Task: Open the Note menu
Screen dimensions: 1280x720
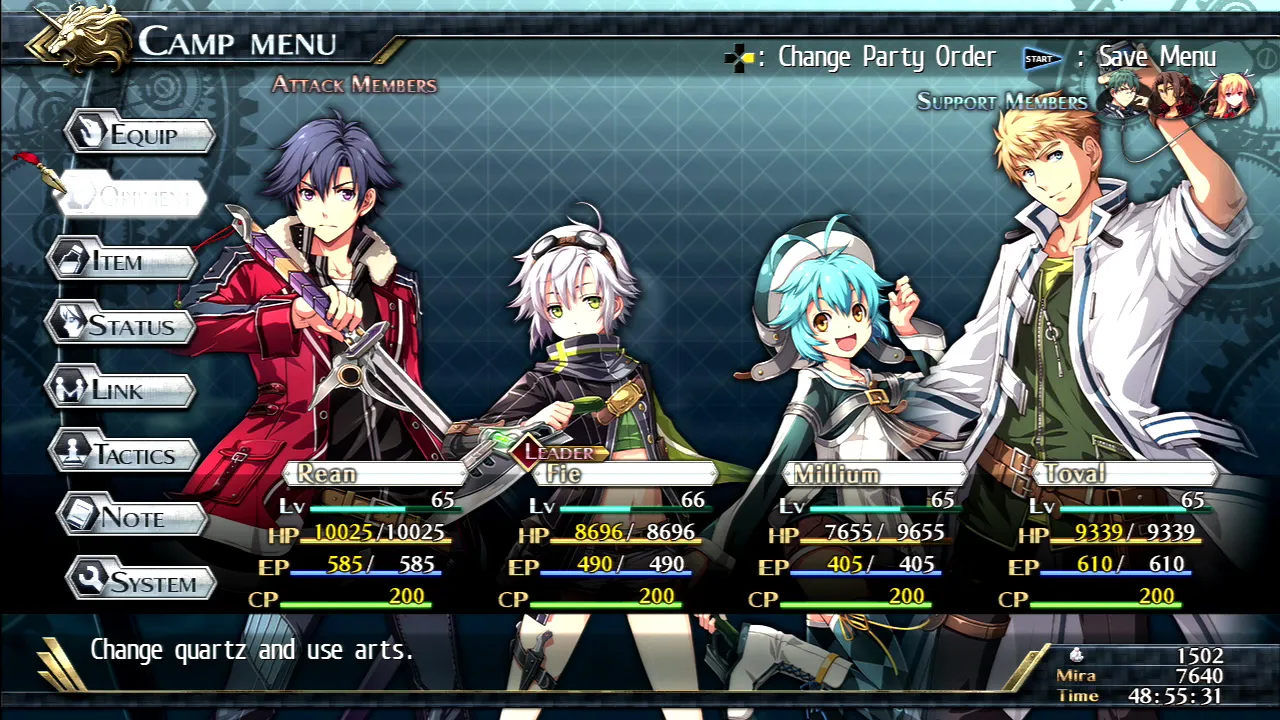Action: (132, 518)
